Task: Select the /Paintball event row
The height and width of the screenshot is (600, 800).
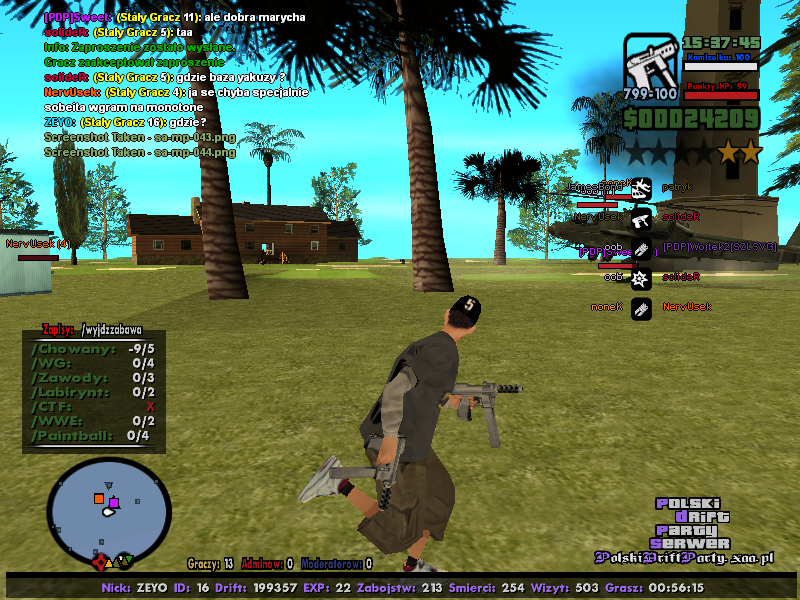Action: 93,436
